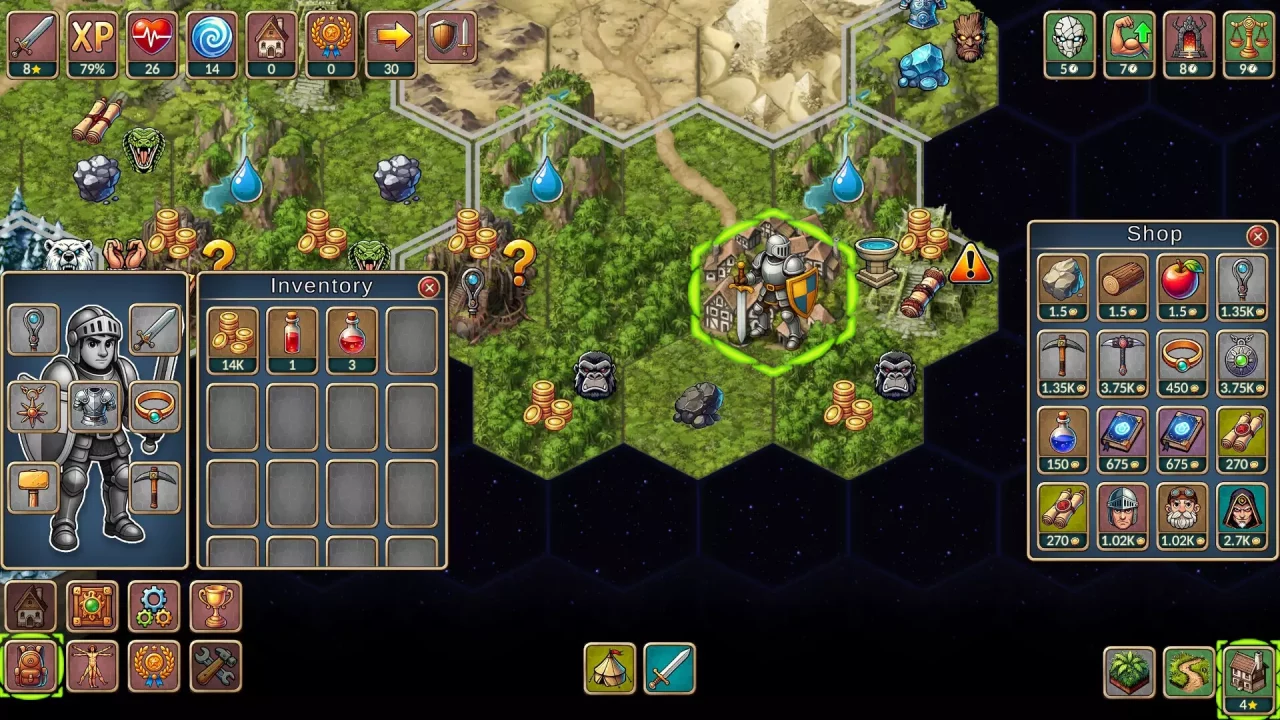Open the wrench and hammer tools button

point(215,667)
